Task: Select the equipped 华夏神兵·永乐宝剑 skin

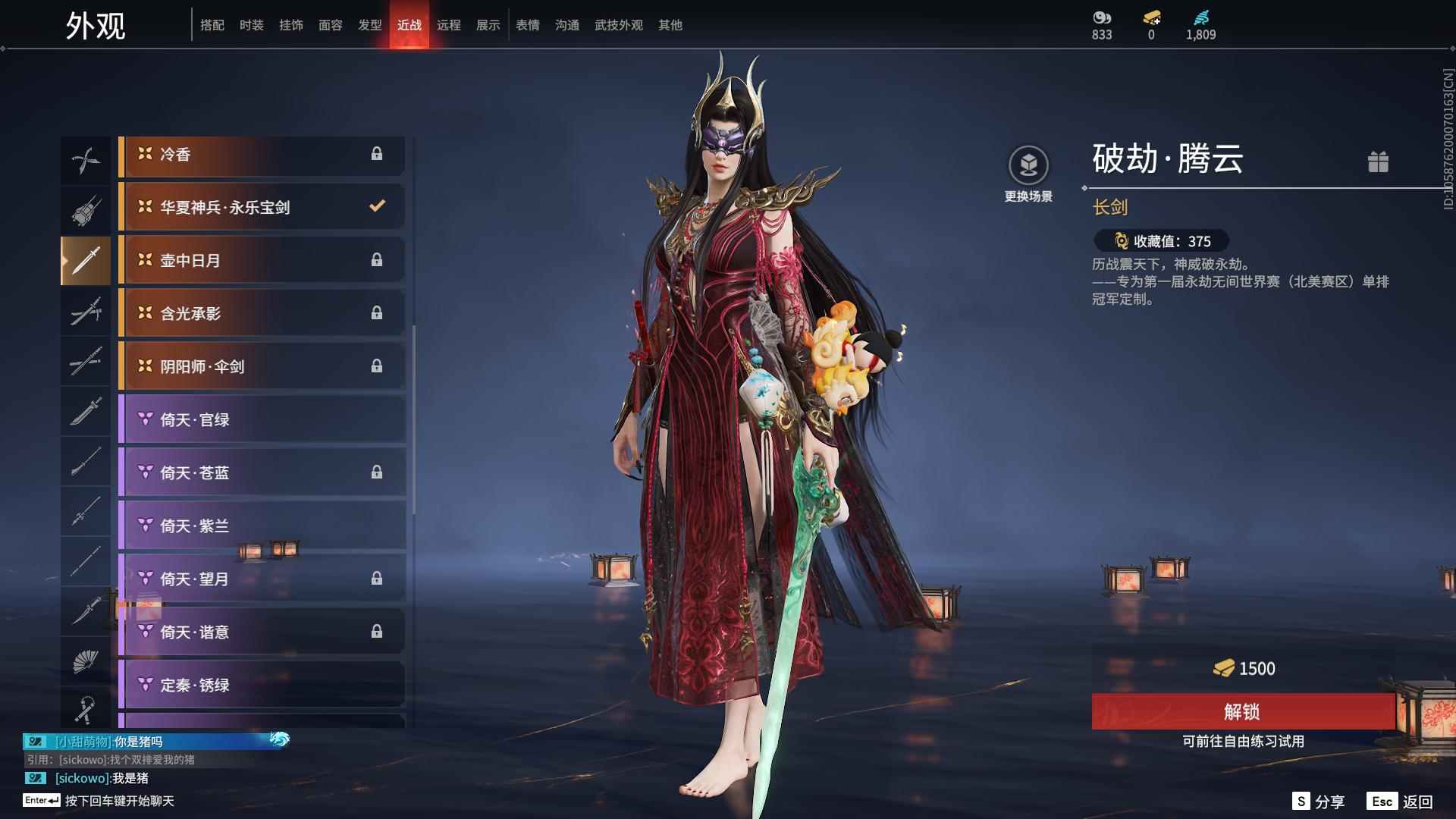Action: pos(262,206)
